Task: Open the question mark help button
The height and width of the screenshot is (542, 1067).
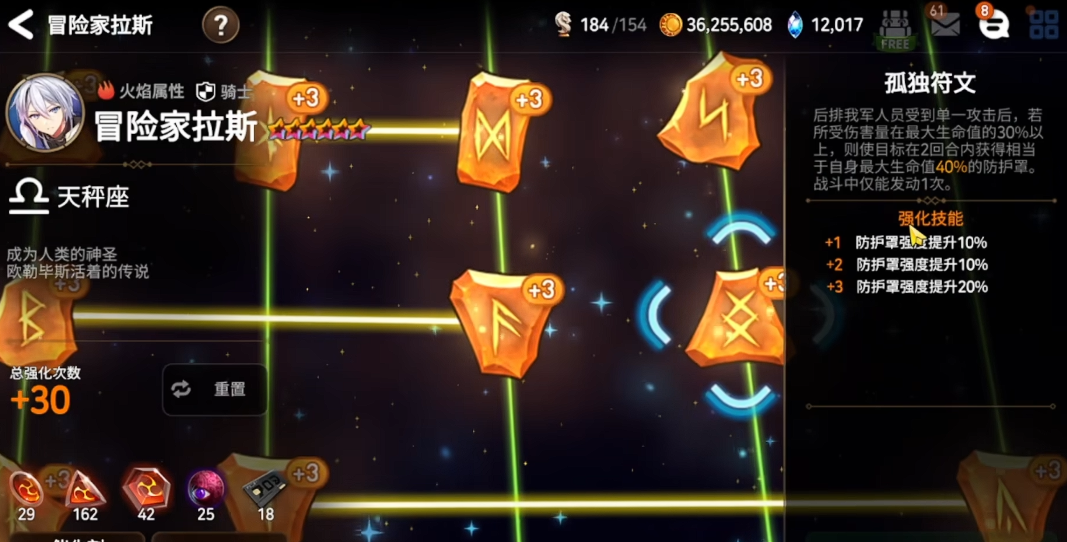Action: pos(220,24)
